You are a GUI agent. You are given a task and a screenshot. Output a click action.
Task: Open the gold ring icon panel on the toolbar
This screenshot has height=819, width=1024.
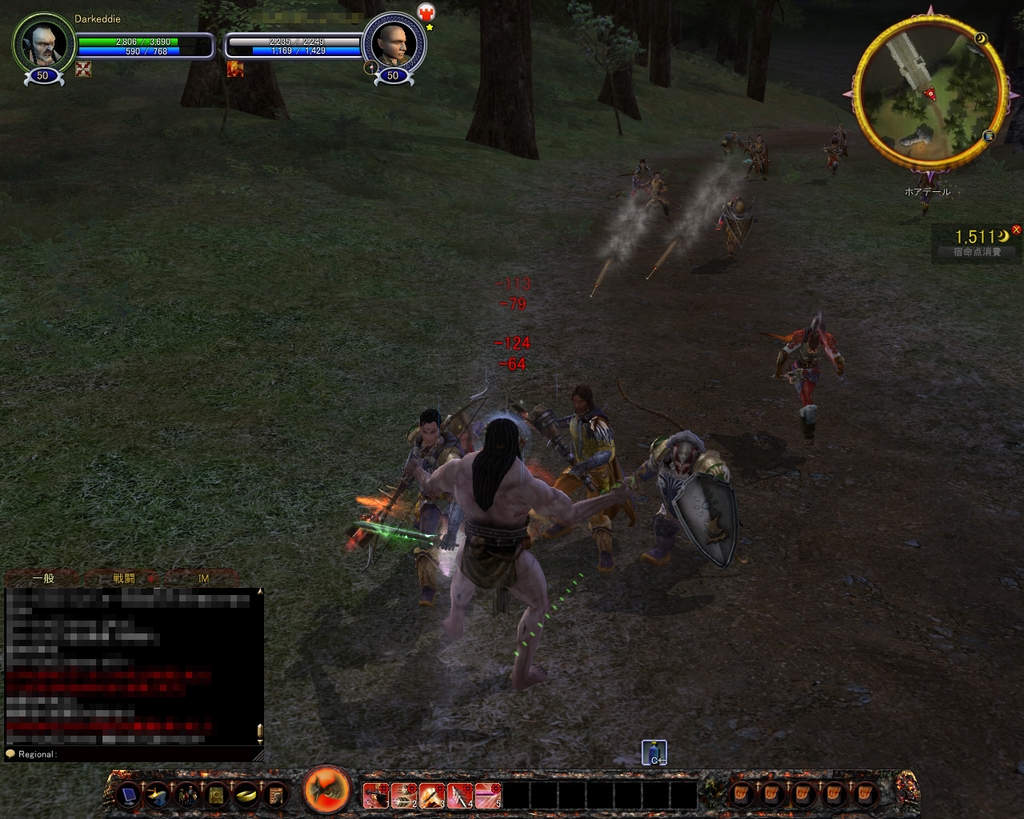click(245, 796)
